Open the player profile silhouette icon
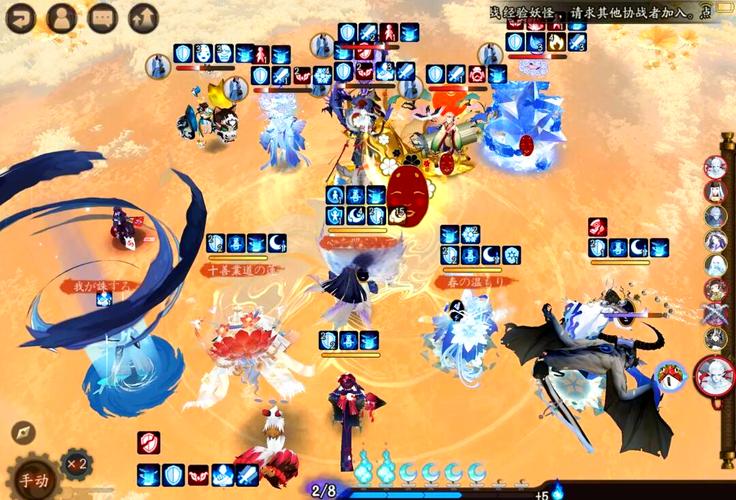This screenshot has width=736, height=500. 61,17
